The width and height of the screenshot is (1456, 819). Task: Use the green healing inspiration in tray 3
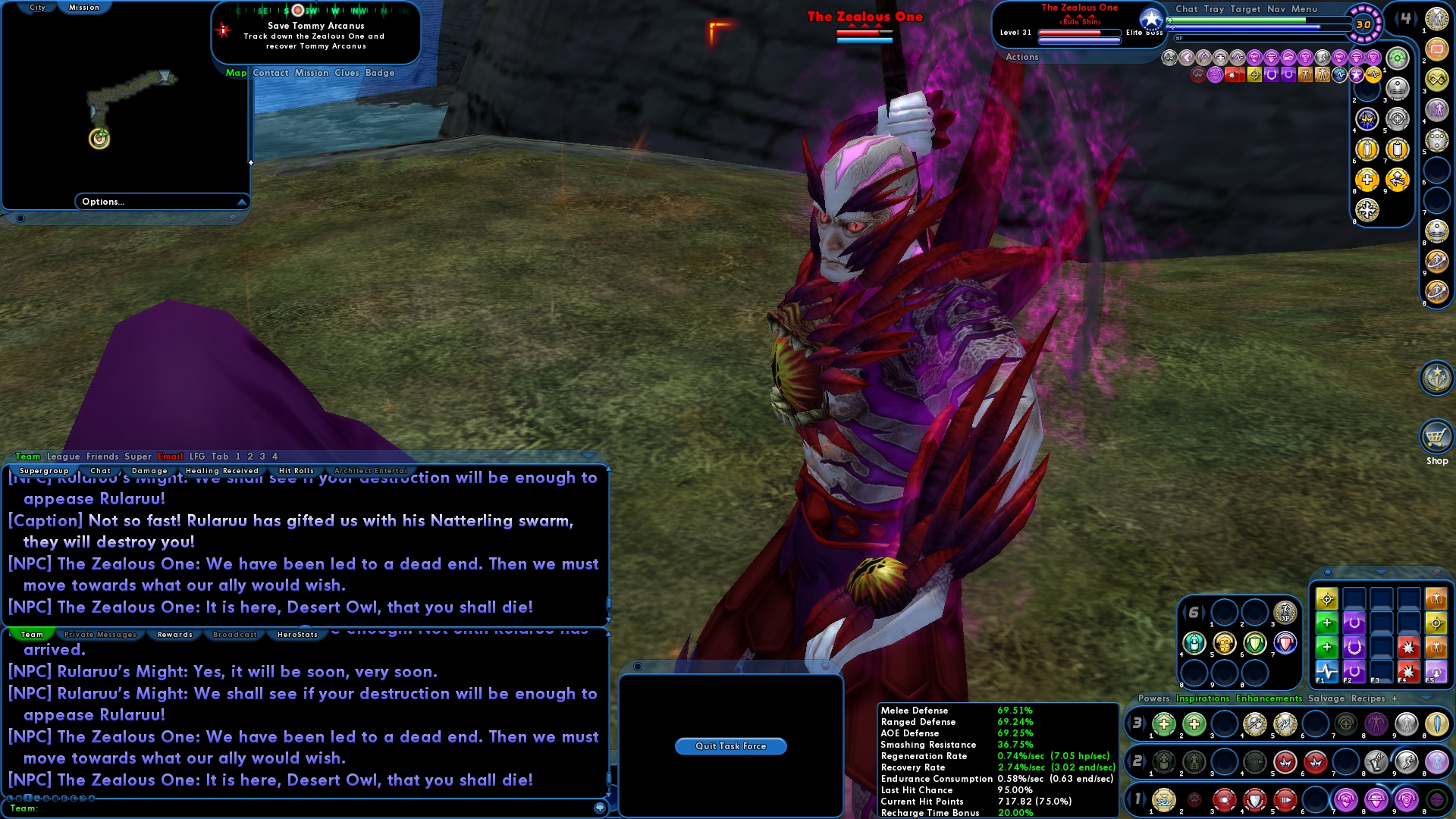pyautogui.click(x=1164, y=724)
